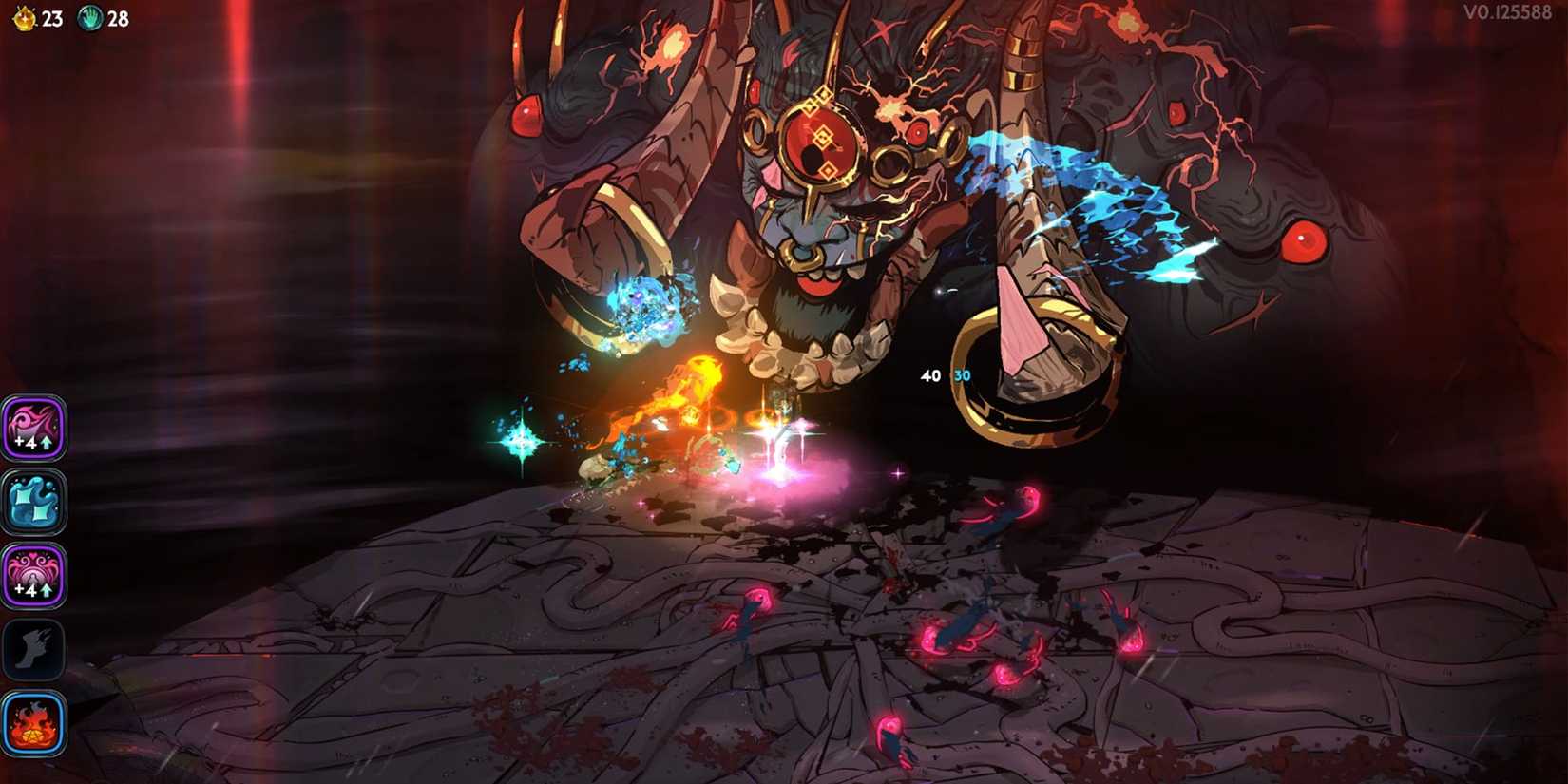Click the teal hand resource icon
1568x784 pixels.
[x=90, y=16]
